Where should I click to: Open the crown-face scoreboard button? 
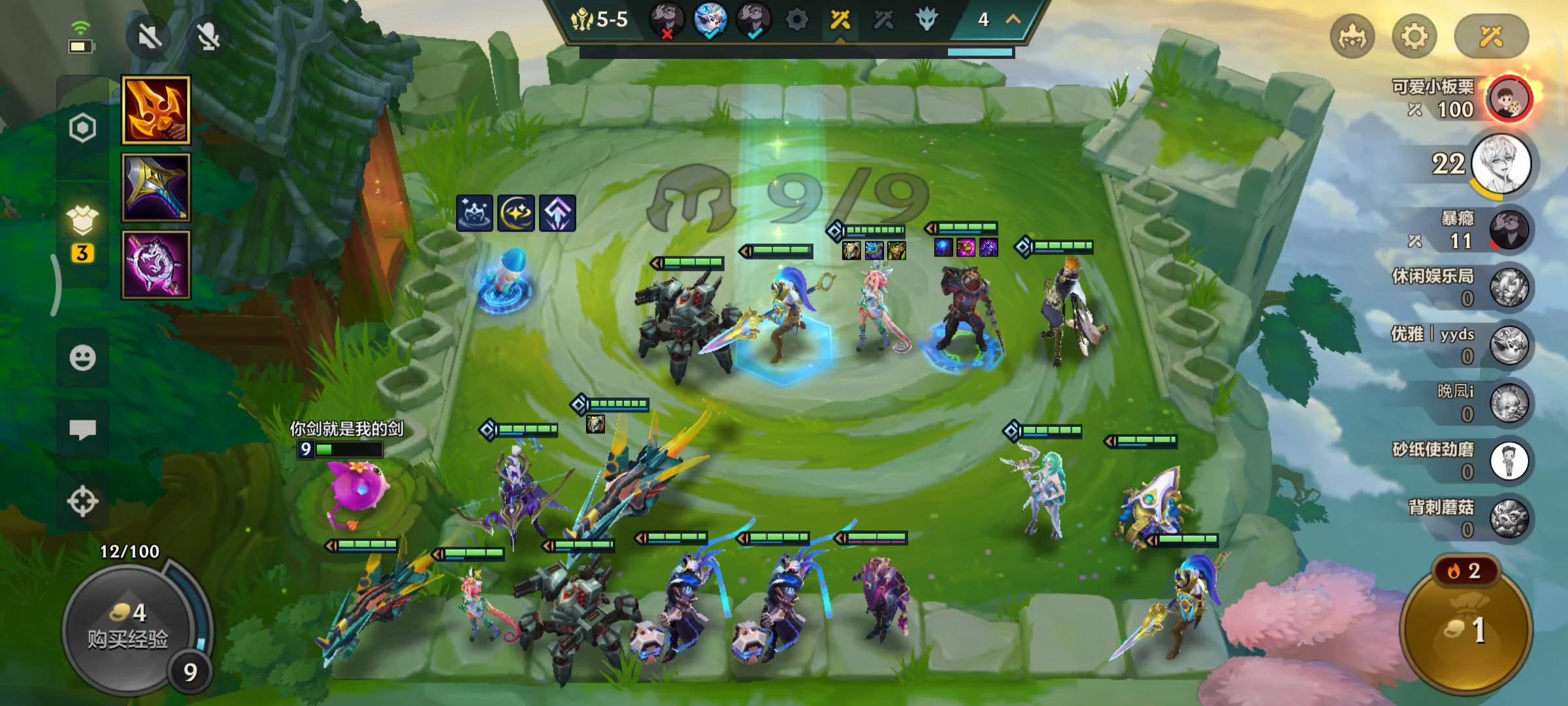click(1352, 37)
